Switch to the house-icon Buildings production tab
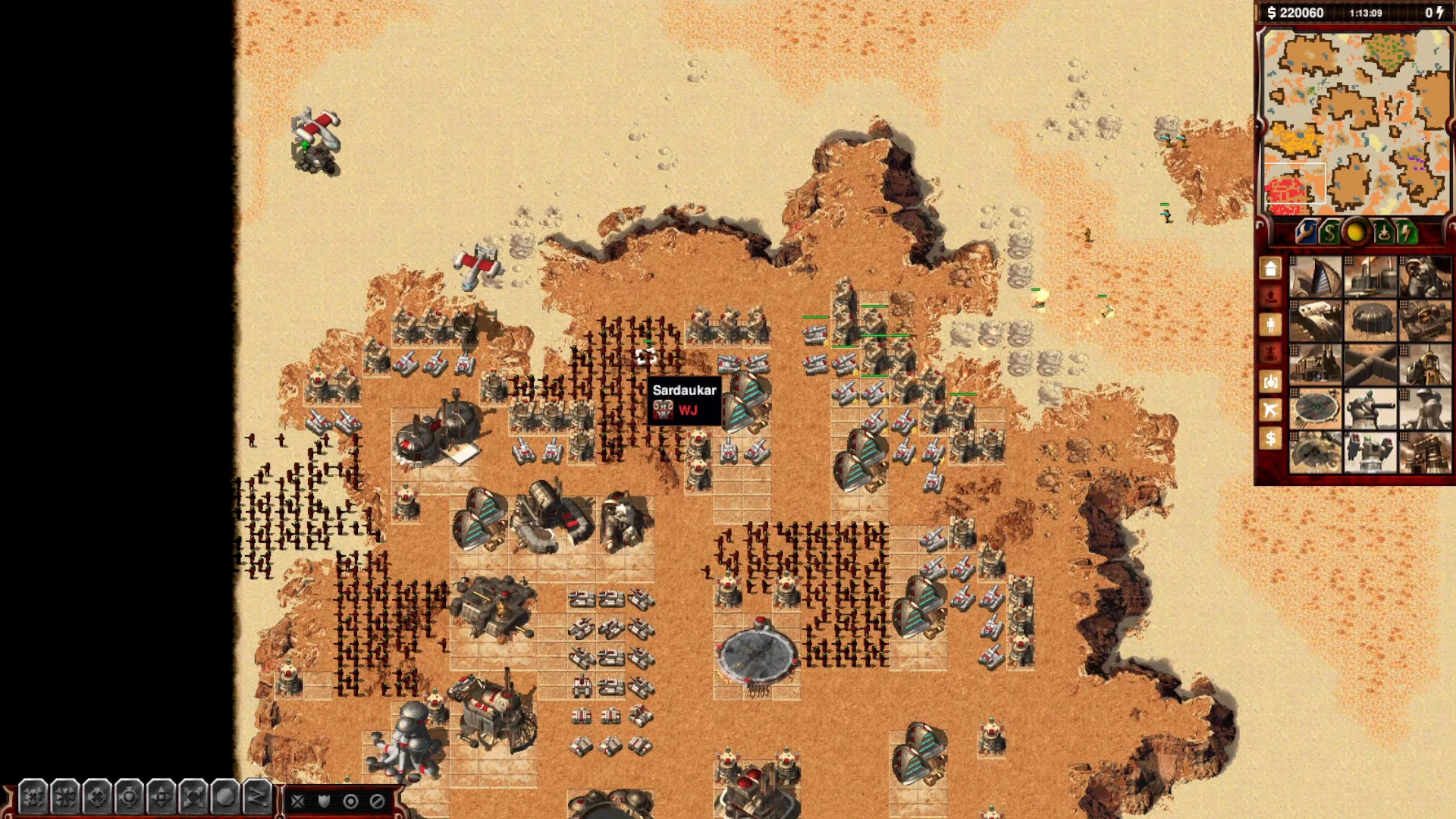The width and height of the screenshot is (1456, 819). [x=1271, y=268]
